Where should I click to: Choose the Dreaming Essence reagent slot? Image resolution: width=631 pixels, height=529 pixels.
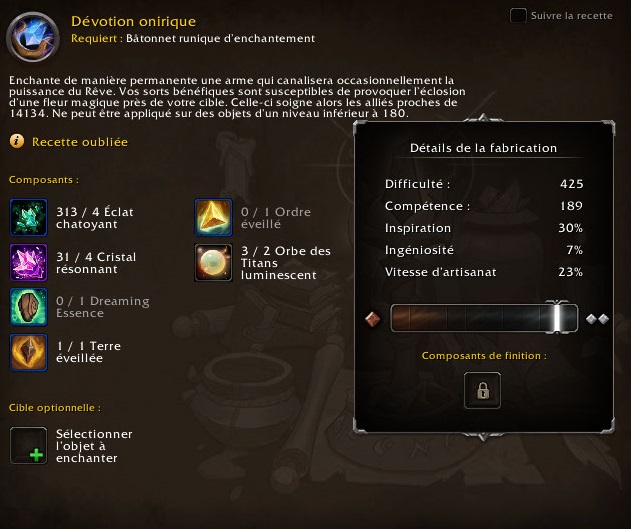click(x=28, y=307)
